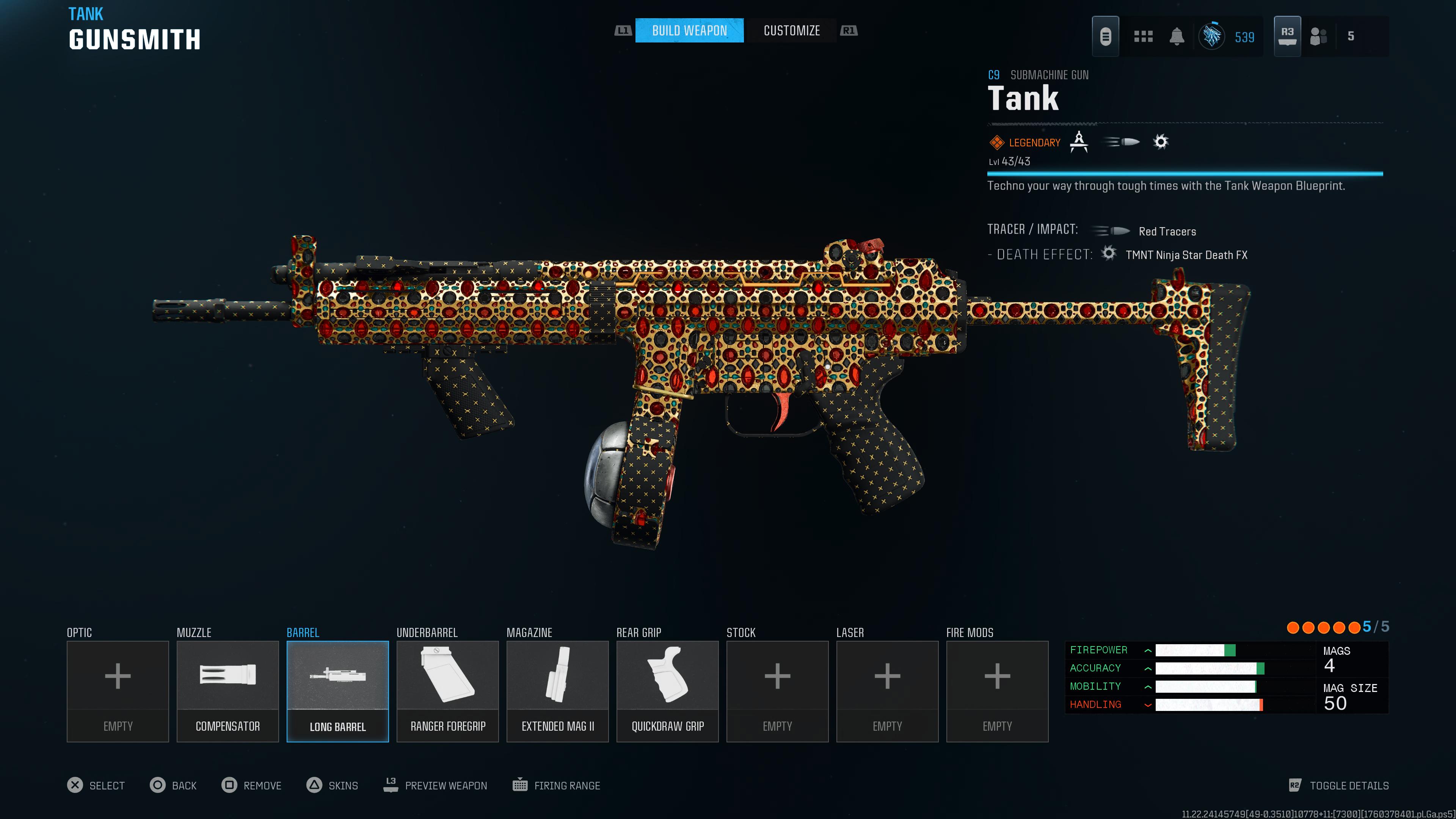Open the Skins option

tap(333, 785)
